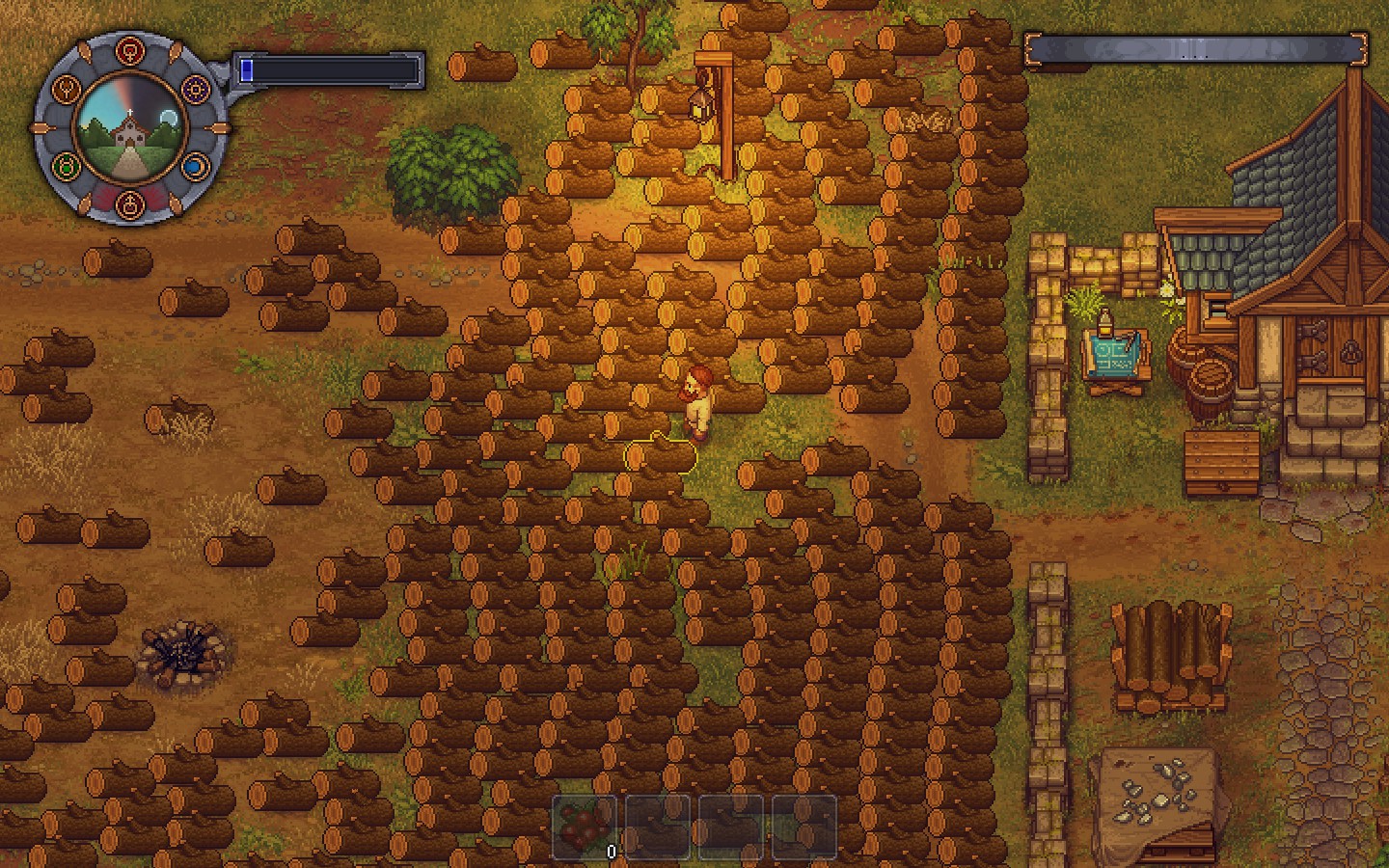Screen dimensions: 1389x868
Task: Click the dark red symbol below the clock face
Action: click(x=130, y=204)
